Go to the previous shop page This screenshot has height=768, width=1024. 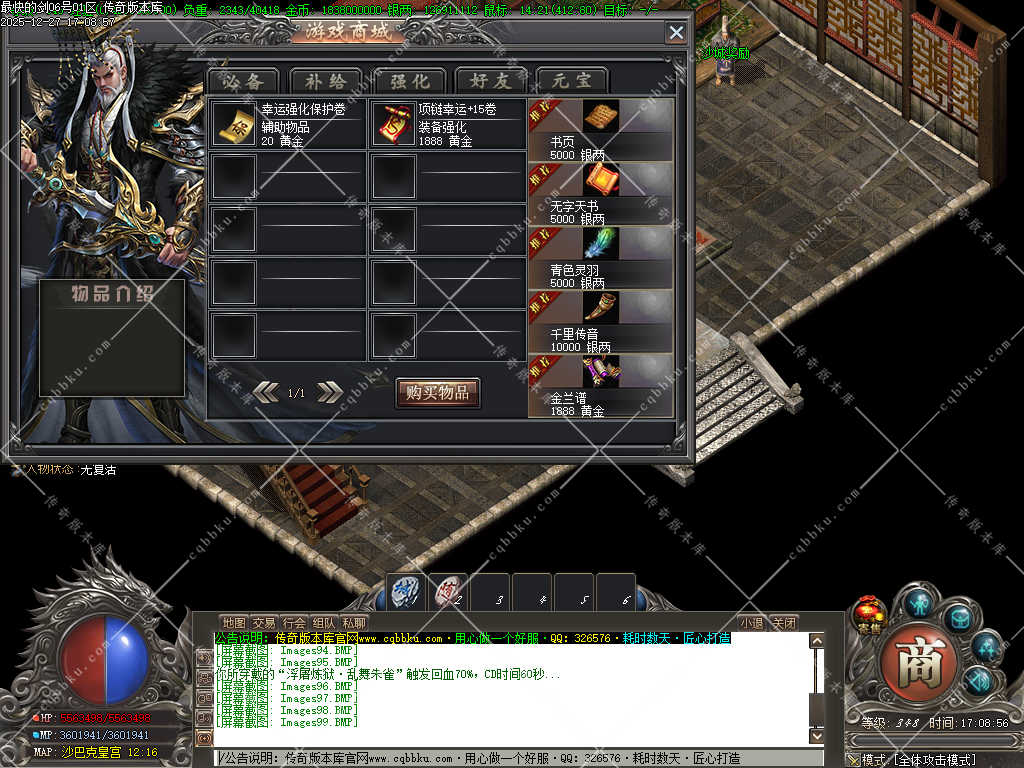(x=266, y=393)
